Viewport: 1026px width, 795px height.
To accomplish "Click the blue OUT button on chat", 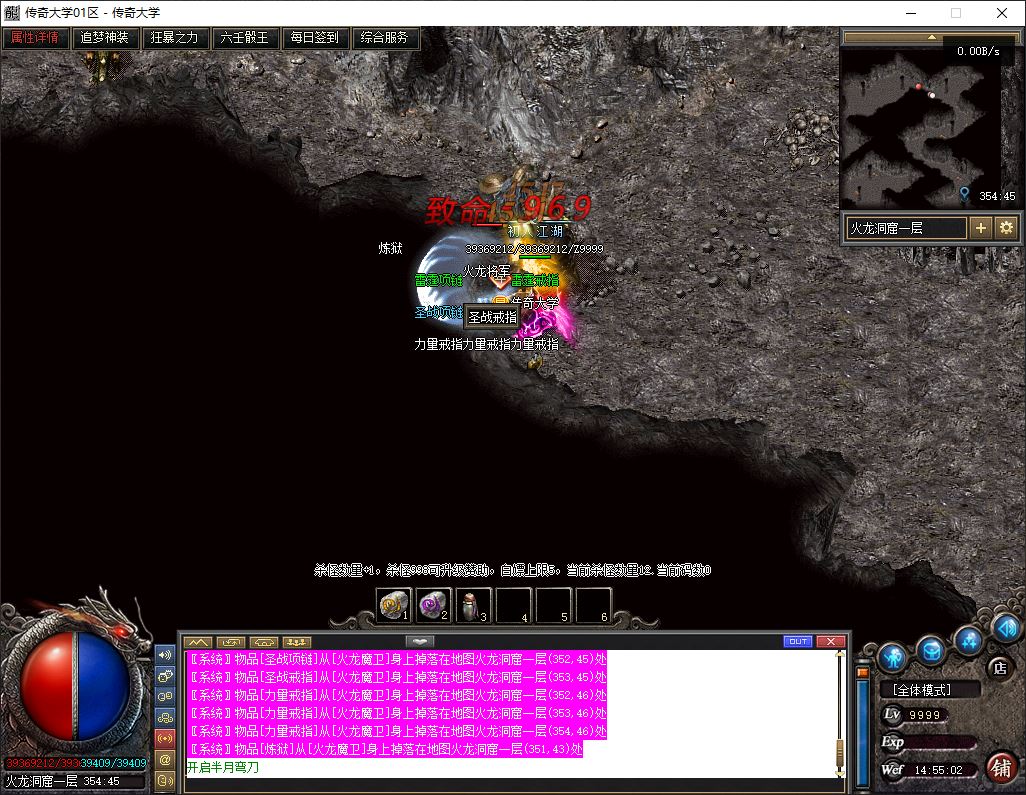I will pyautogui.click(x=797, y=641).
